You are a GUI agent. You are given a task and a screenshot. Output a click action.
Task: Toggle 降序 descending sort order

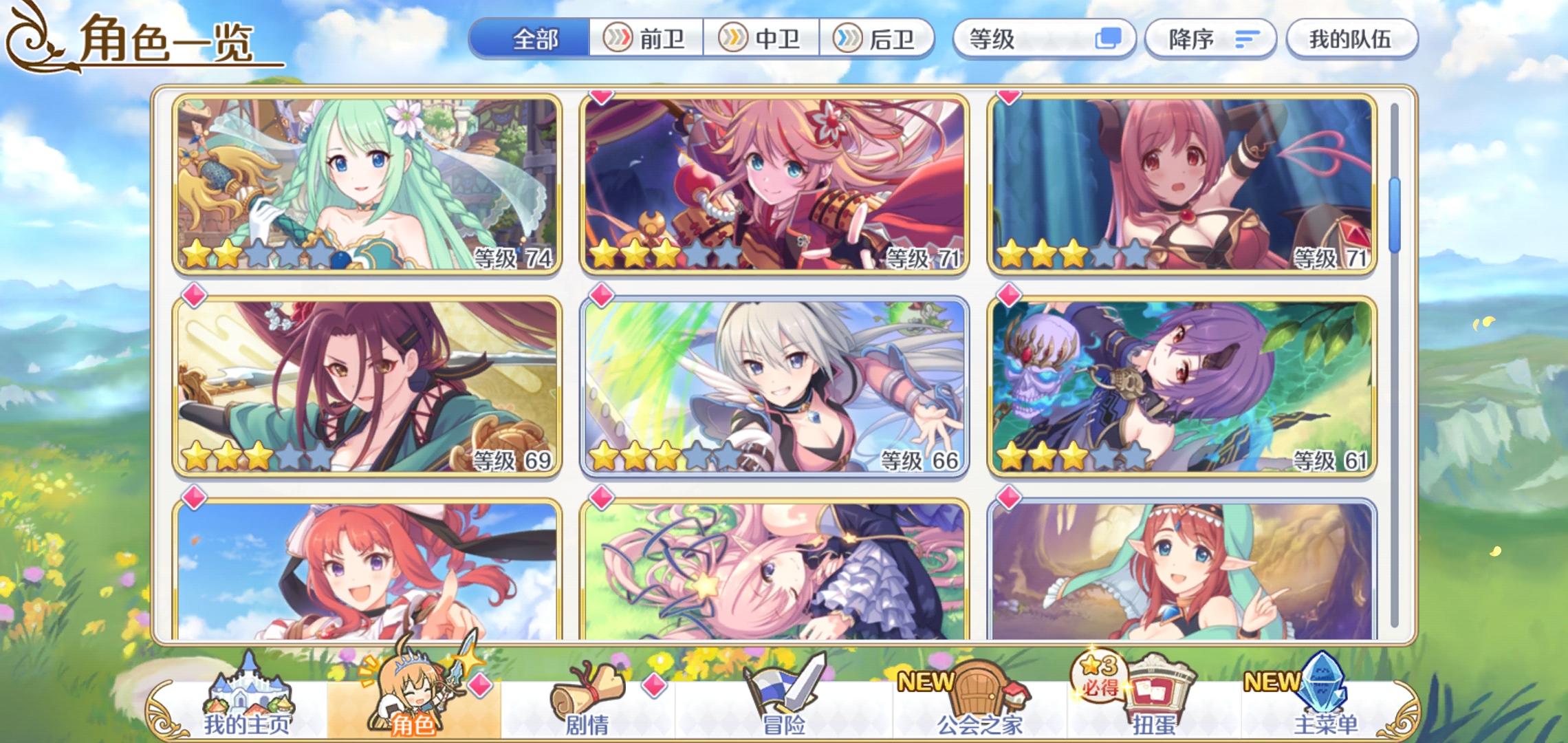1212,39
